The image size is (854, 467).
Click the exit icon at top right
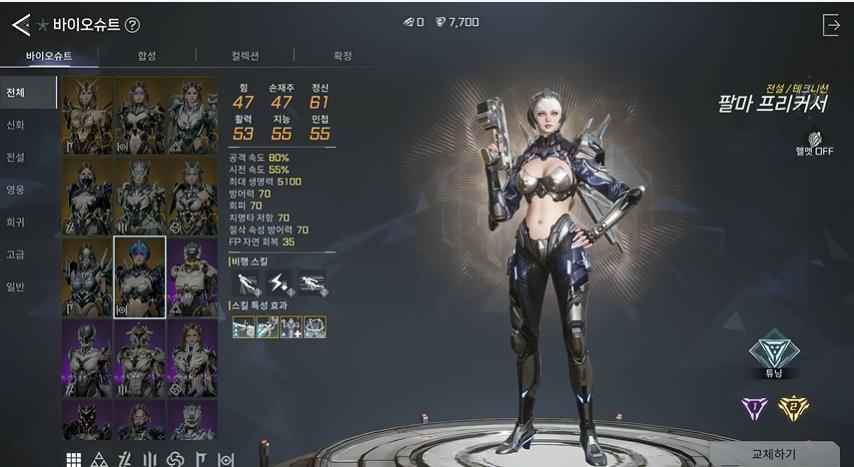coord(830,25)
